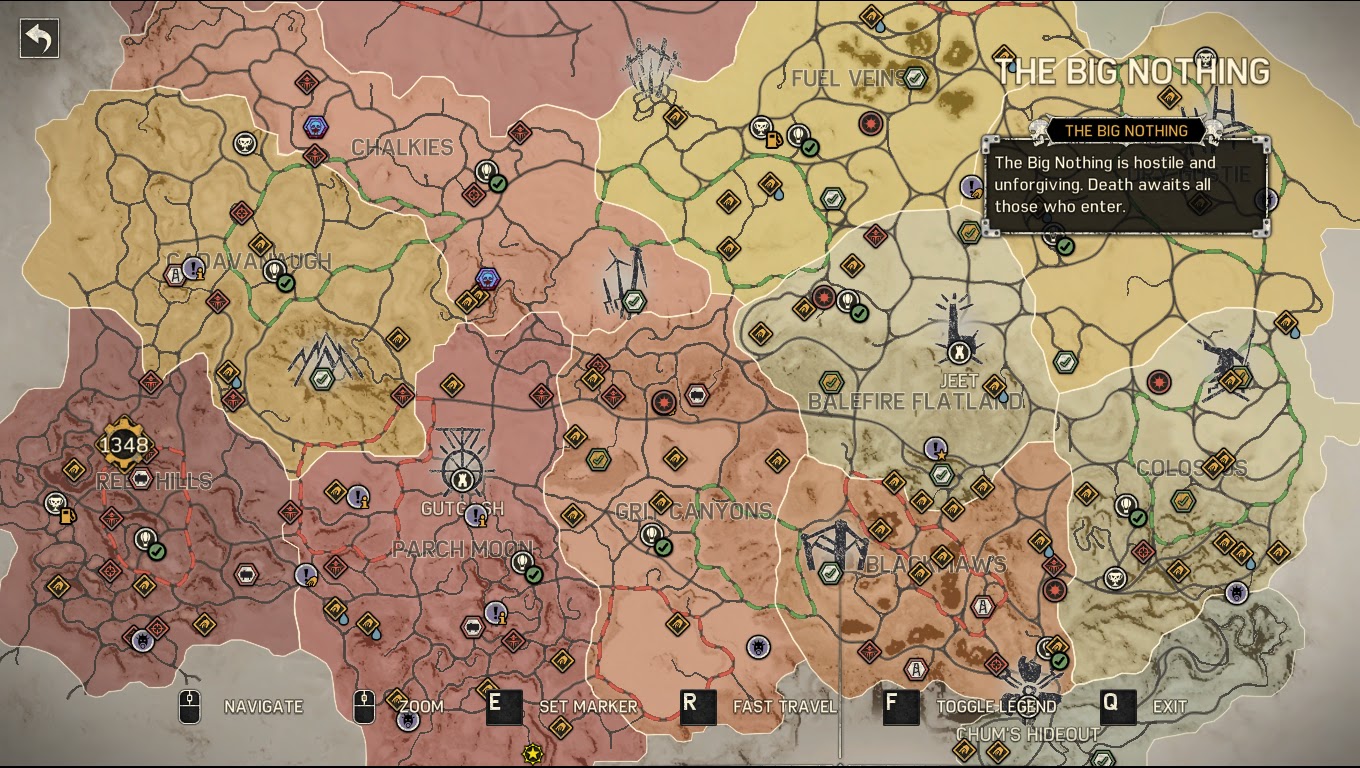Click a green checkmark completed location in Fuel Veins
The image size is (1360, 768).
[x=914, y=79]
